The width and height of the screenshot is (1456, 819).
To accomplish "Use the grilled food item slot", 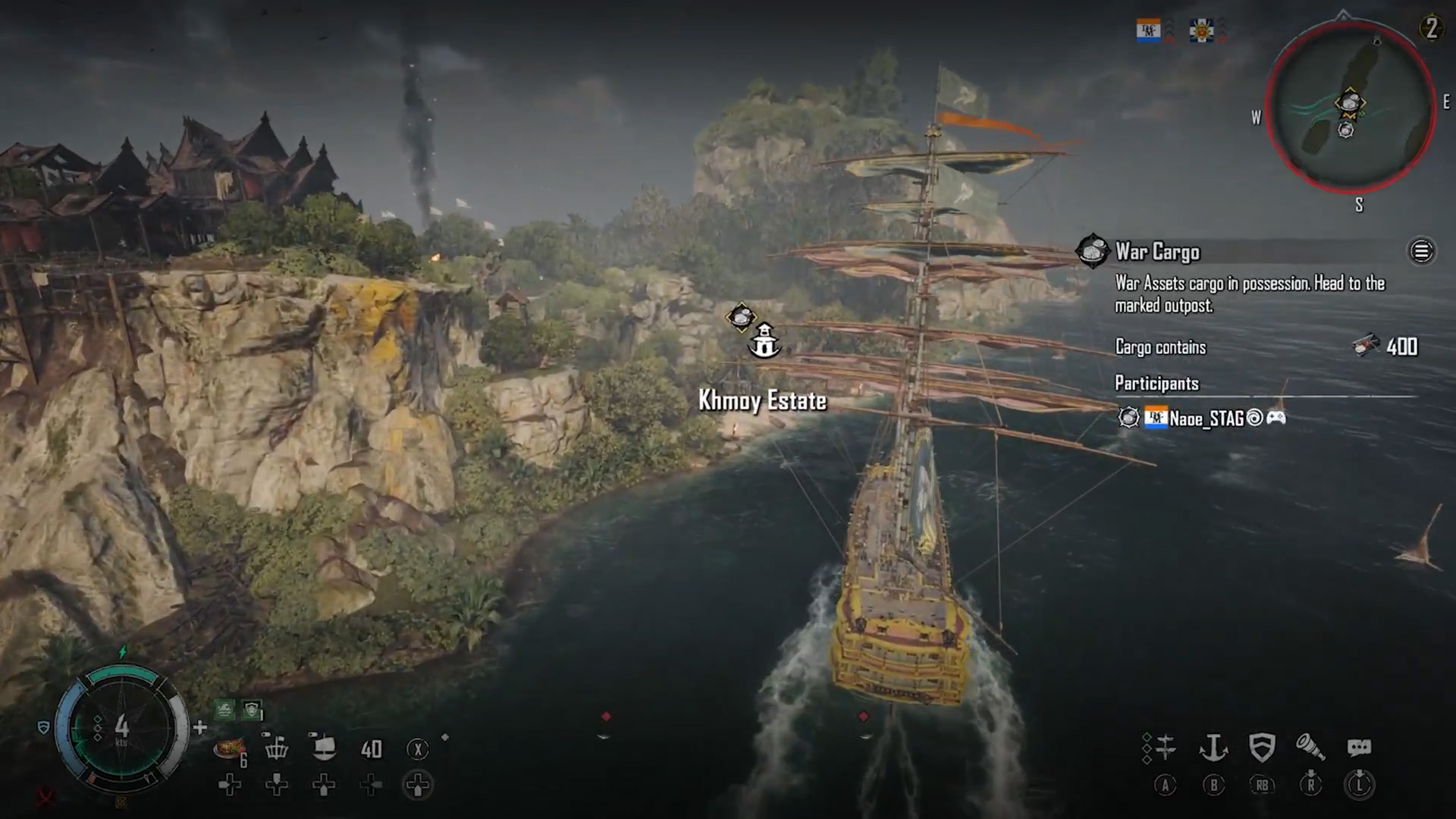I will pos(229,748).
